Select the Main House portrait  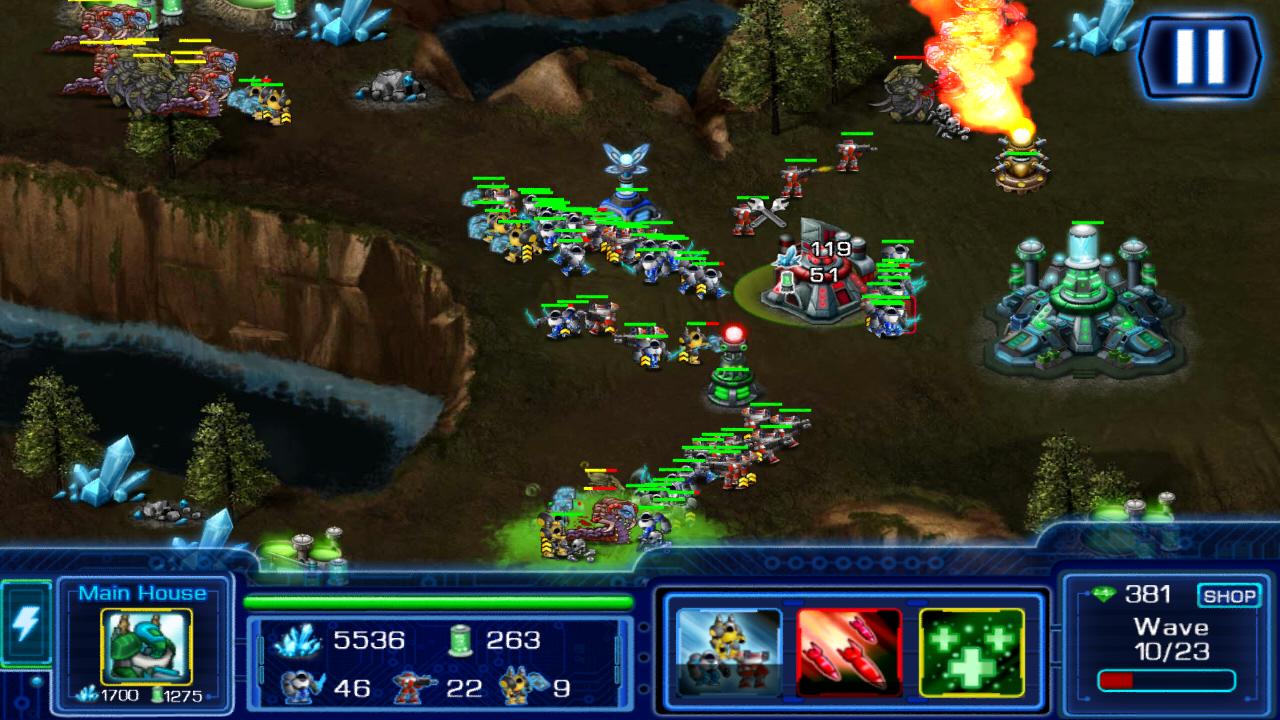146,646
